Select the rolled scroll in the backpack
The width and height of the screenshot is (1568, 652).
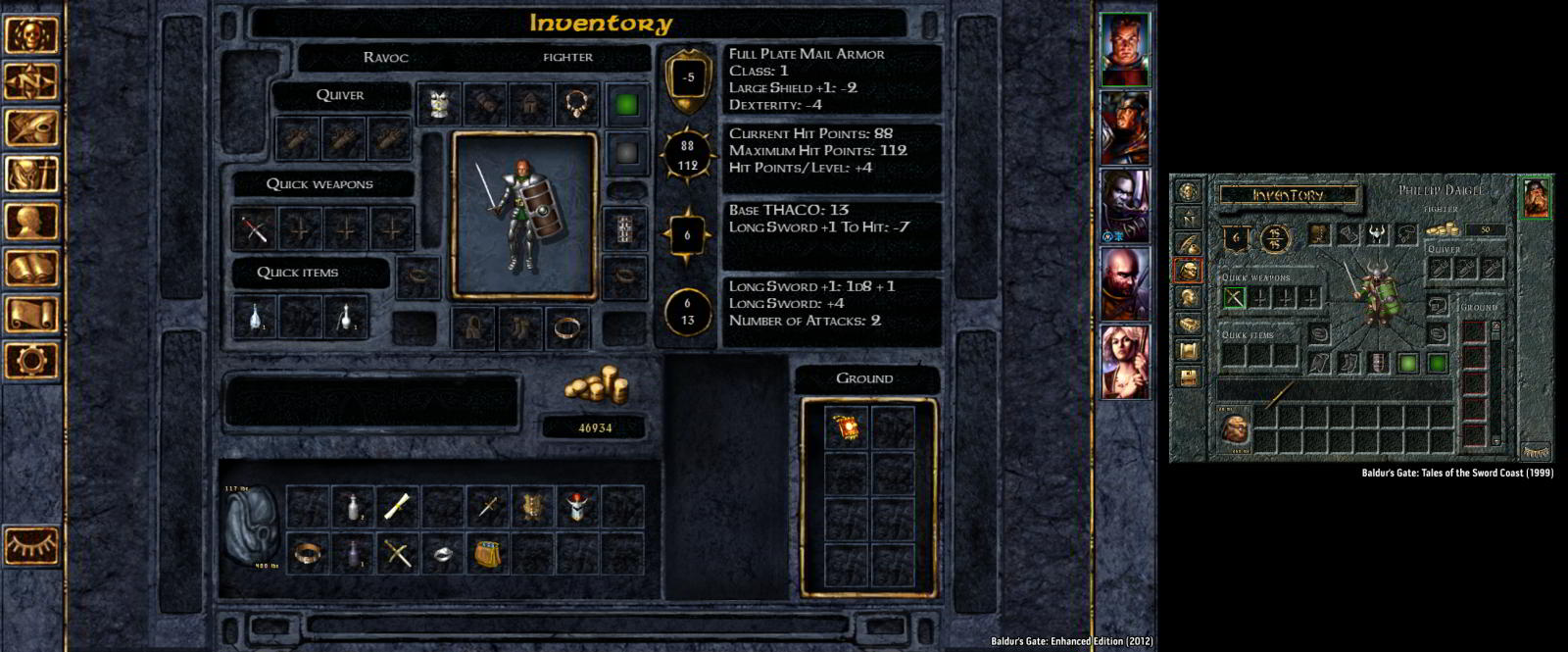[x=397, y=507]
